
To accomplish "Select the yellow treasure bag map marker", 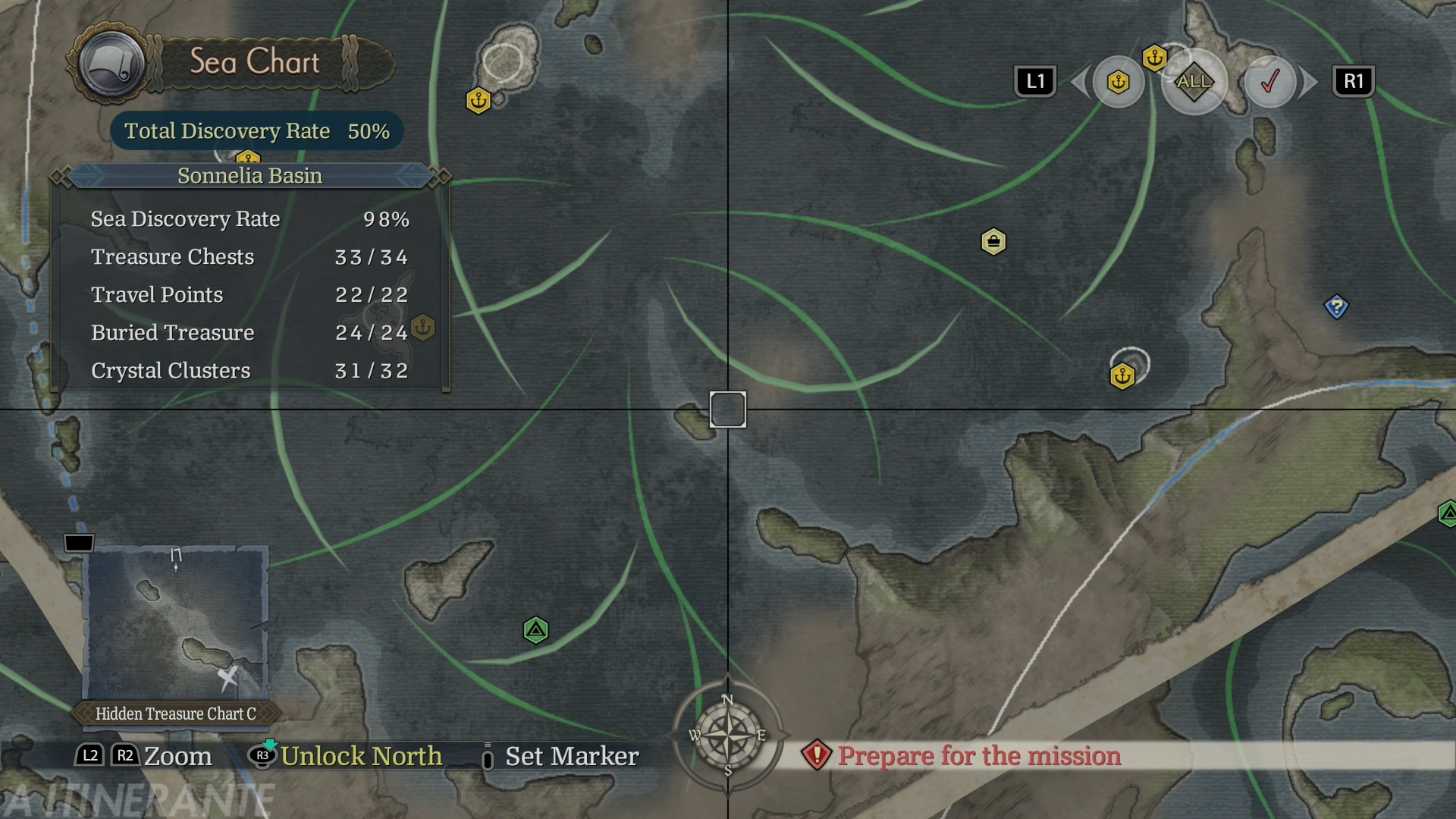I will point(993,242).
